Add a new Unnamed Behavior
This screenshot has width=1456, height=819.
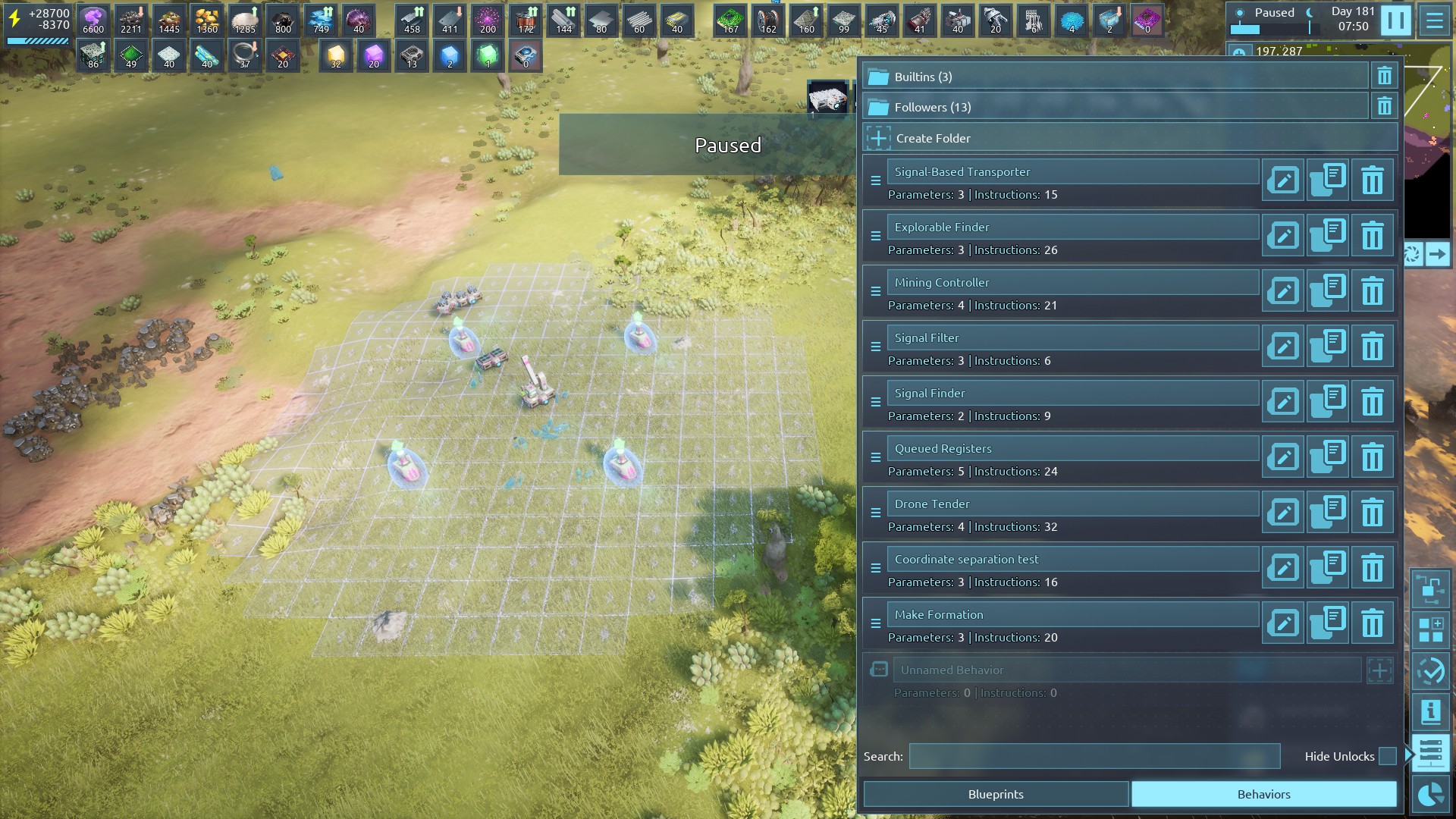pyautogui.click(x=1379, y=670)
